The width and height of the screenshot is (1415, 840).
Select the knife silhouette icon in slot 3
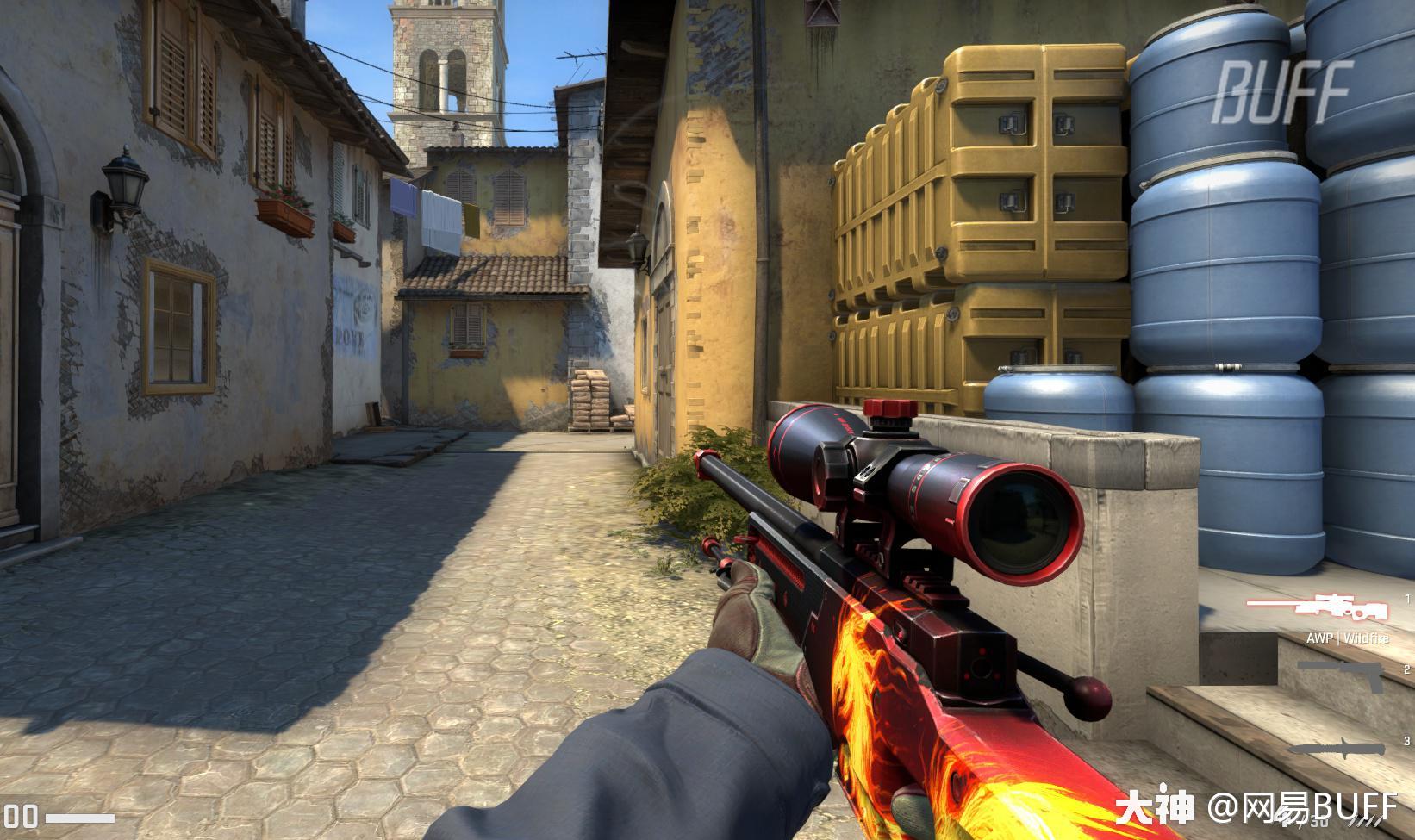point(1337,746)
